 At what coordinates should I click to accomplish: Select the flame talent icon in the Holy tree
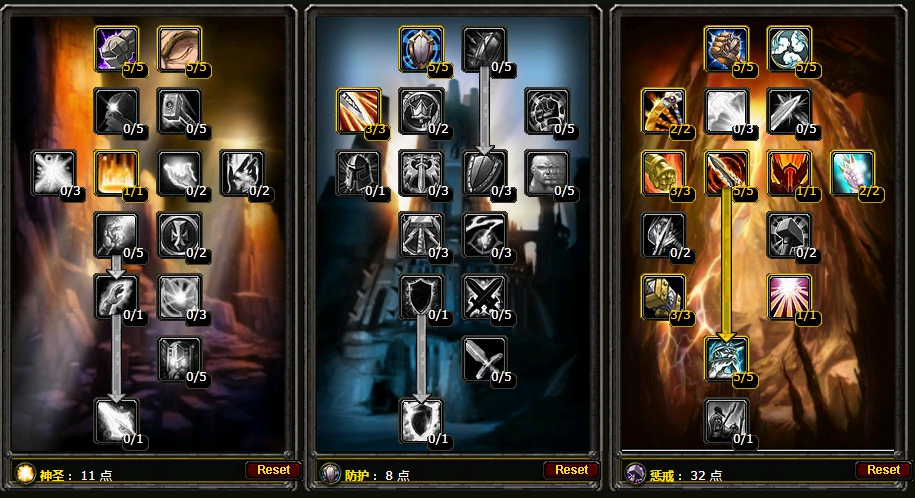116,173
